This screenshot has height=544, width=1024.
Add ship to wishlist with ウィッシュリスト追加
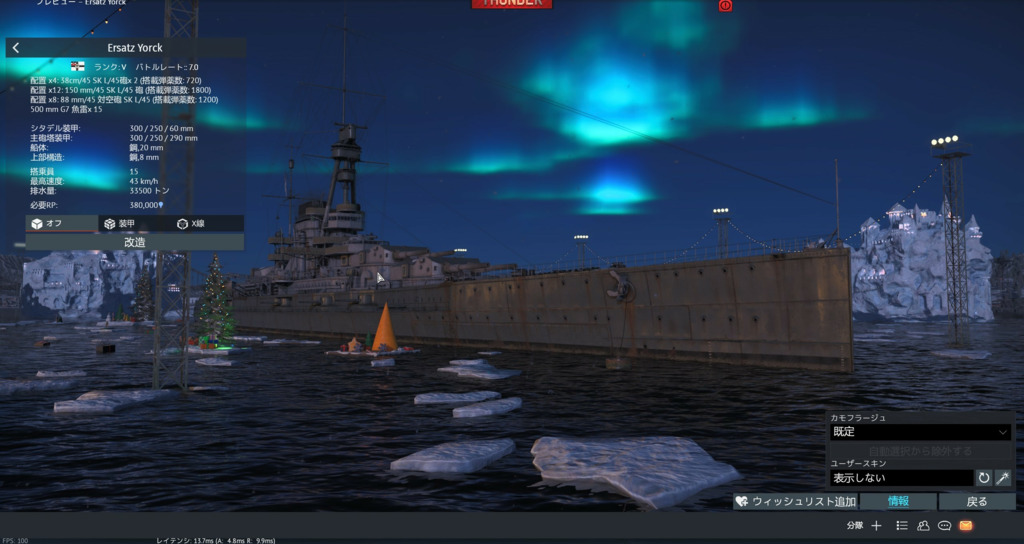(795, 501)
